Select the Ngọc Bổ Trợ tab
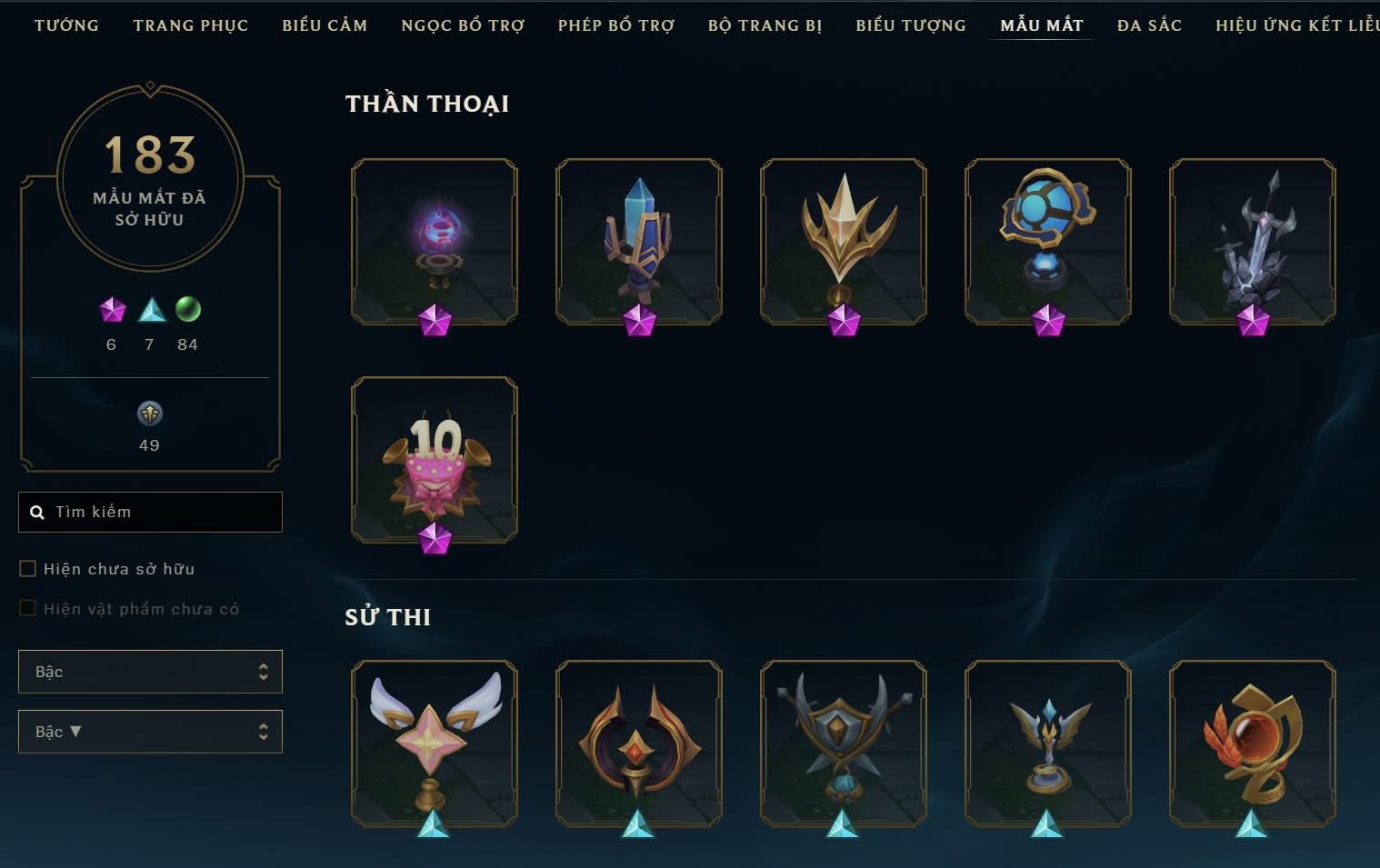This screenshot has height=868, width=1380. click(x=463, y=25)
